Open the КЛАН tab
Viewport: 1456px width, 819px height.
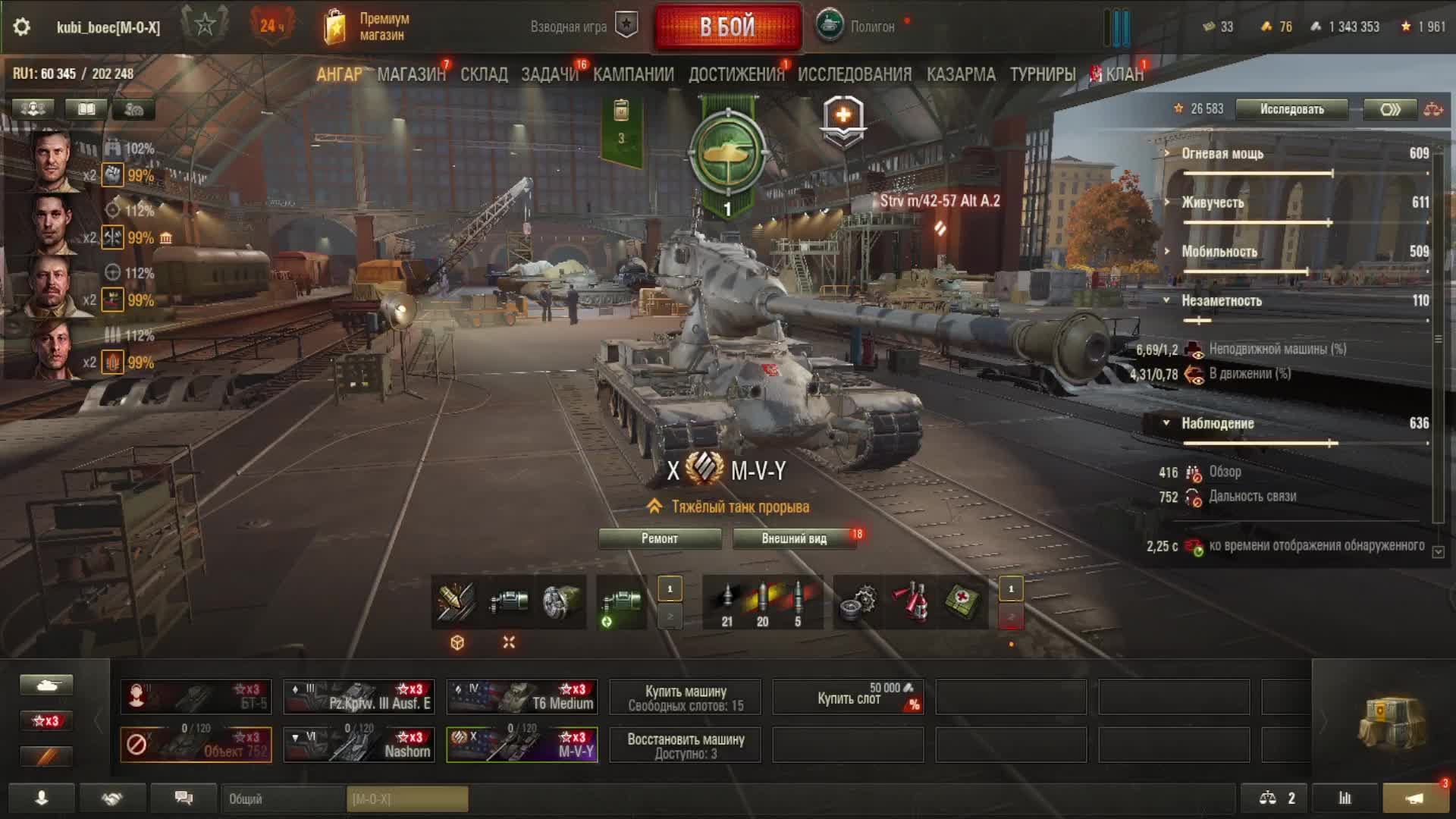tap(1124, 74)
